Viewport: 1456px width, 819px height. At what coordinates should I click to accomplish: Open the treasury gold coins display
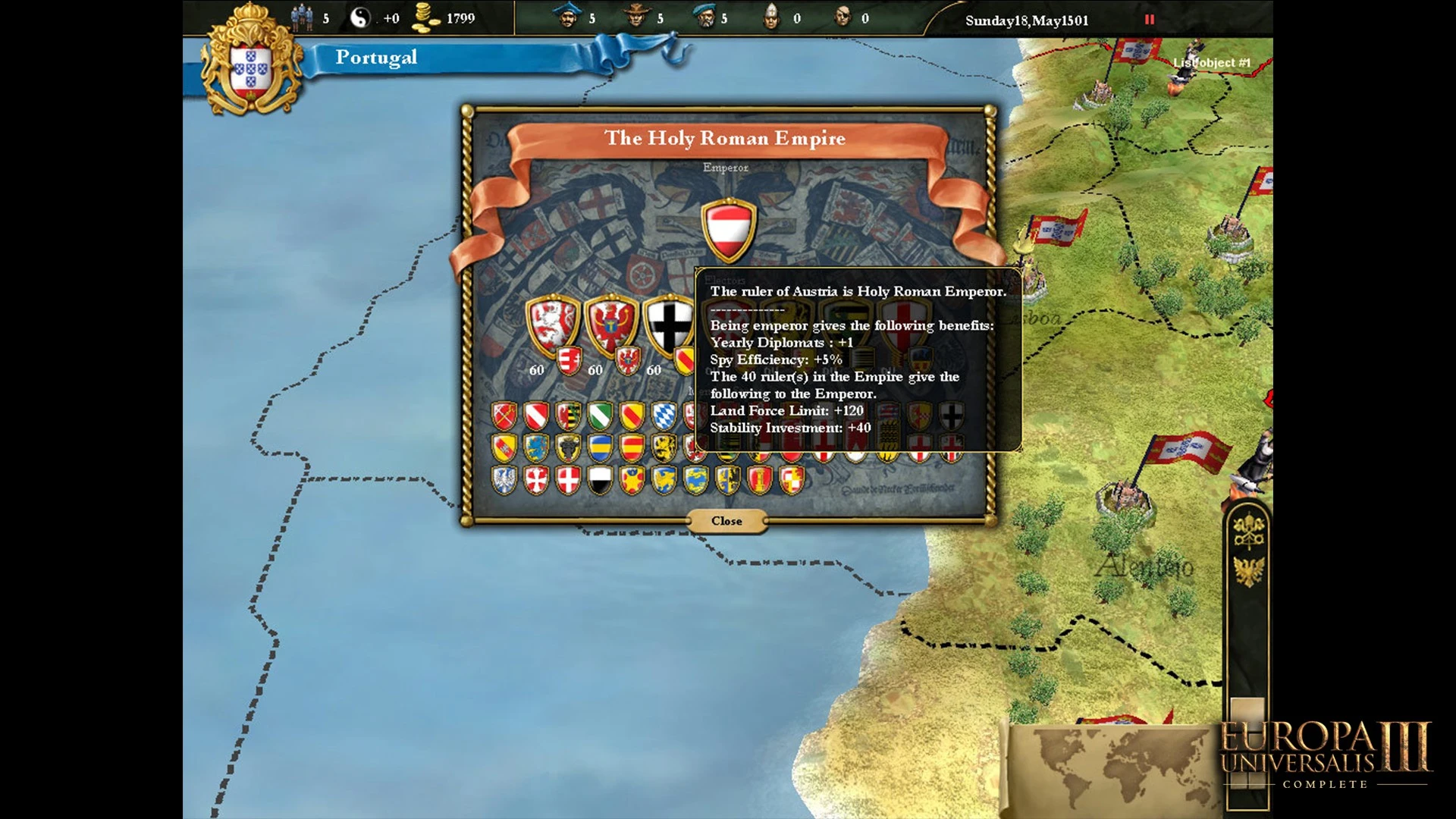(425, 18)
